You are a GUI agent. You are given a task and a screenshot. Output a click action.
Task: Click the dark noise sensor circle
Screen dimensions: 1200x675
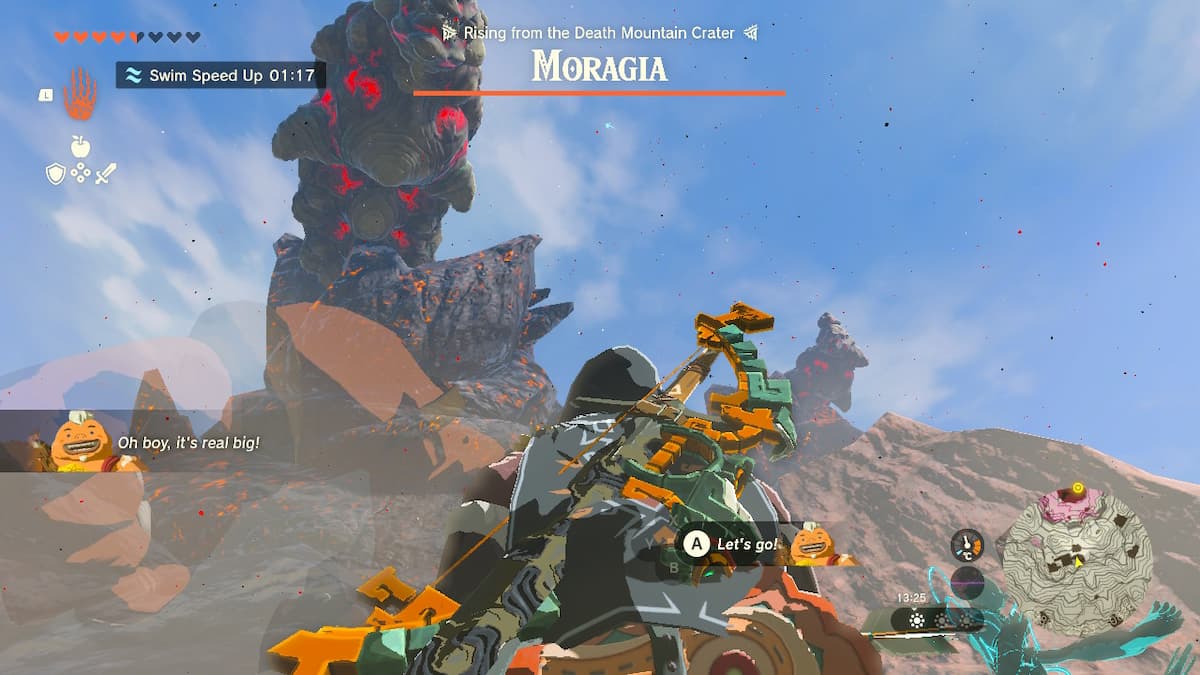968,582
